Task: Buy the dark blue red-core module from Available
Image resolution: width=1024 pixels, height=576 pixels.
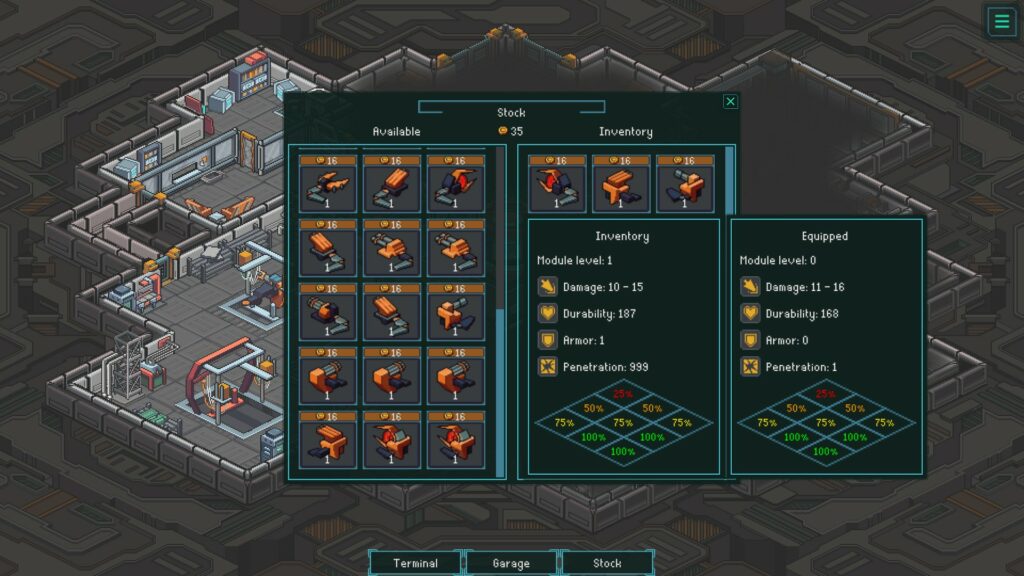Action: 456,184
